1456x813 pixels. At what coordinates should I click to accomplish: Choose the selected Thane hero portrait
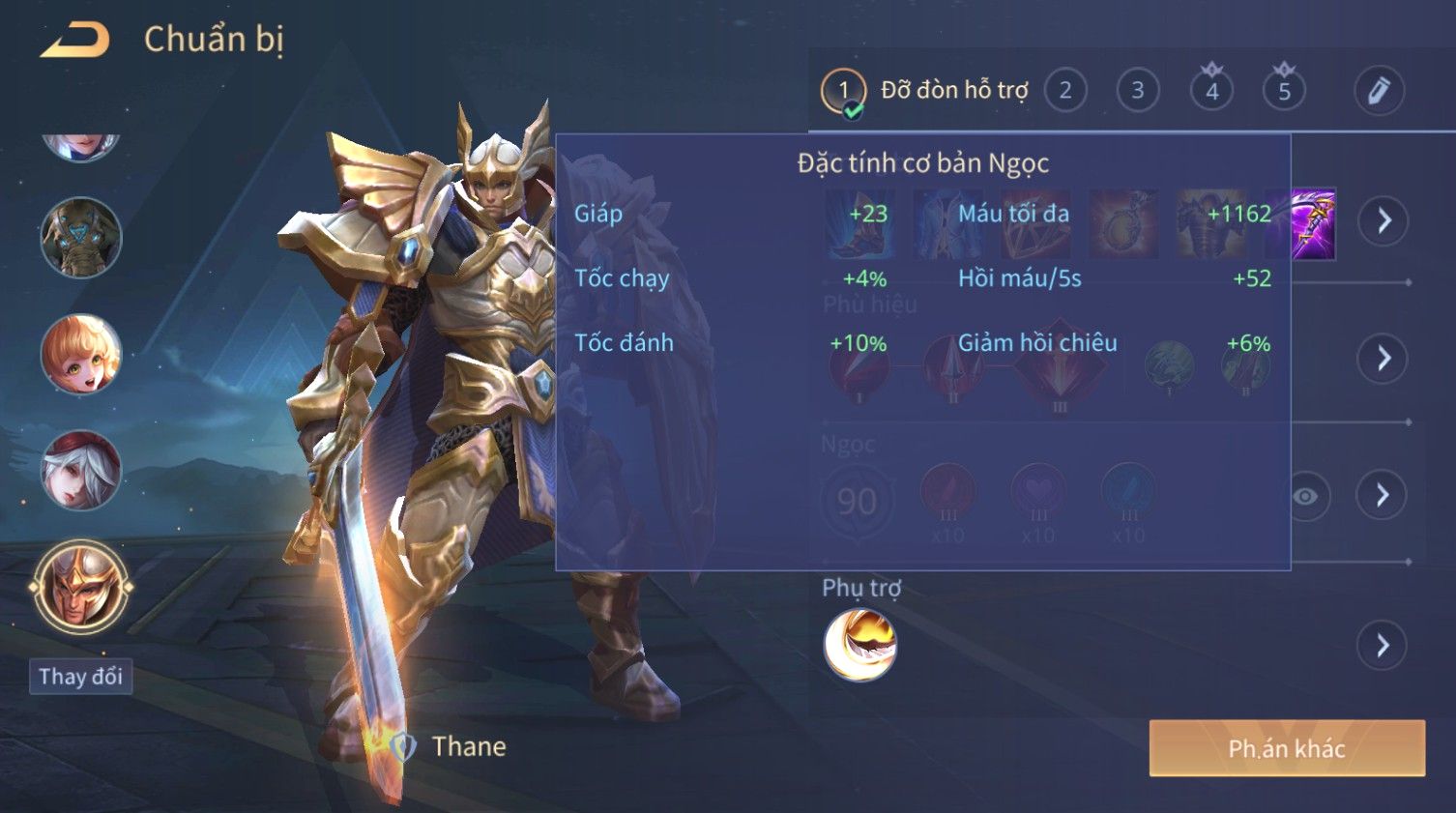[80, 587]
